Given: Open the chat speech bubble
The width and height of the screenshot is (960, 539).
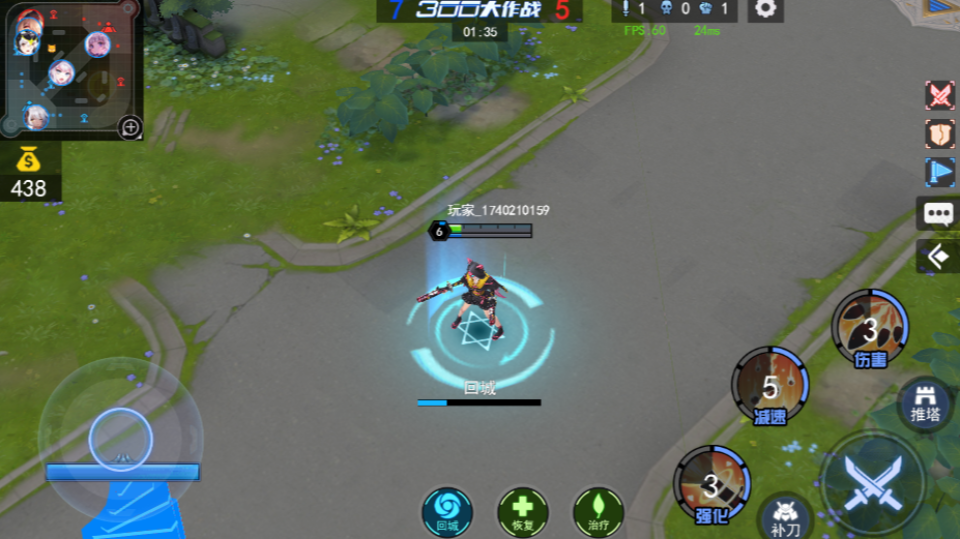Looking at the screenshot, I should (x=938, y=213).
